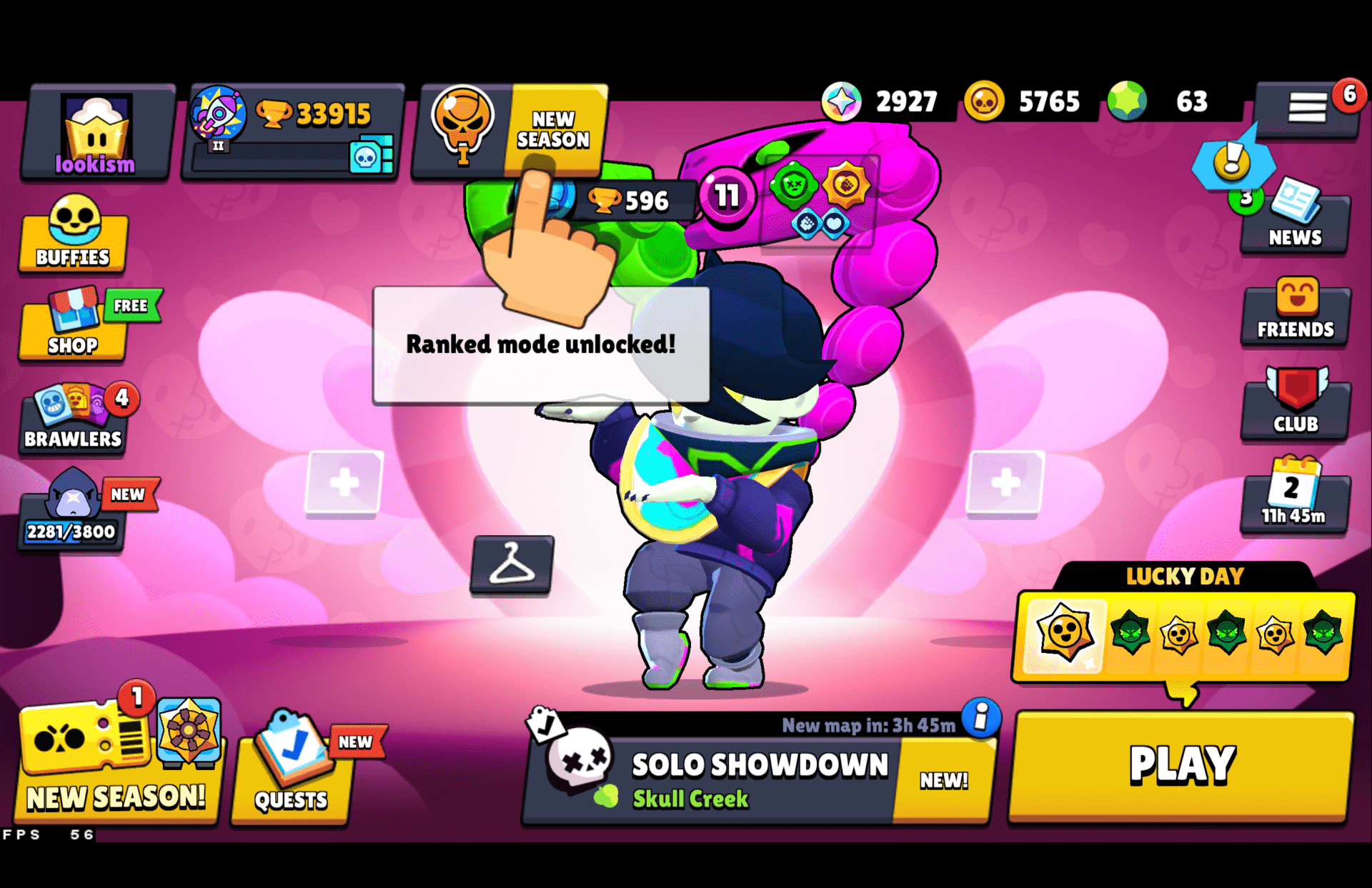Open the New Season skull banner
This screenshot has height=888, width=1372.
pos(463,127)
